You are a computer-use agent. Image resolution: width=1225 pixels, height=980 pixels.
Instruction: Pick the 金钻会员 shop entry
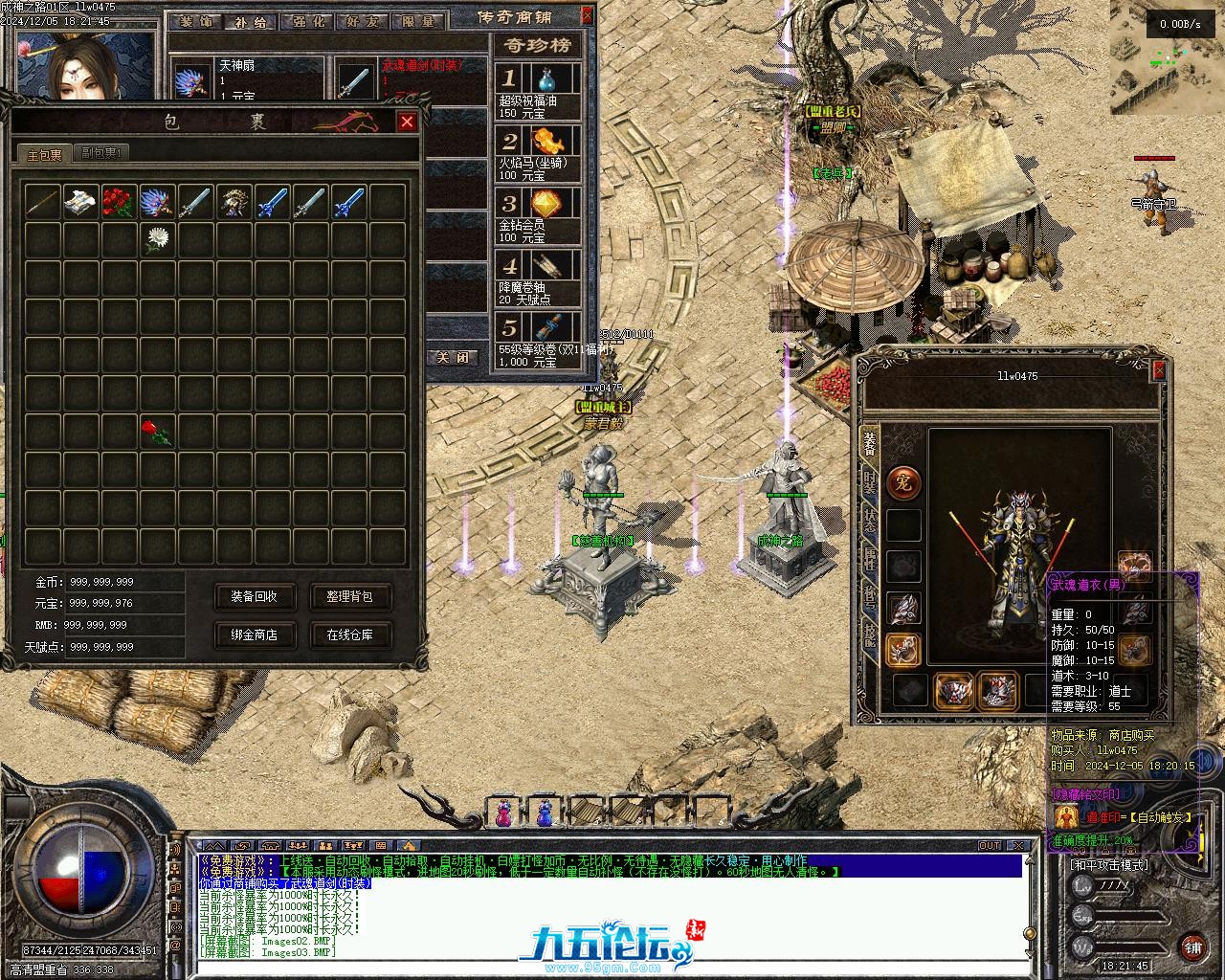click(539, 215)
